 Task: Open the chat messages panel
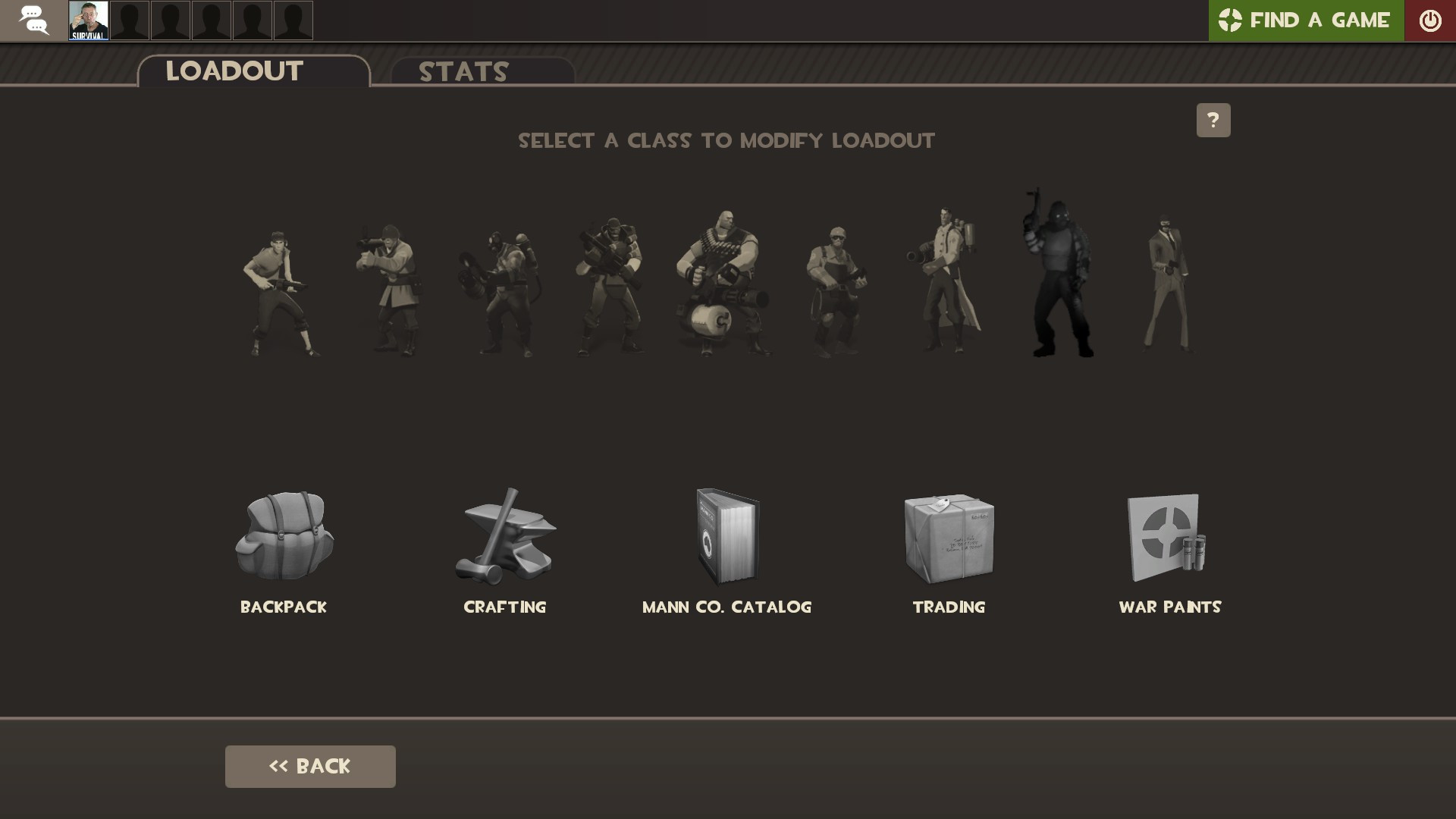click(33, 20)
